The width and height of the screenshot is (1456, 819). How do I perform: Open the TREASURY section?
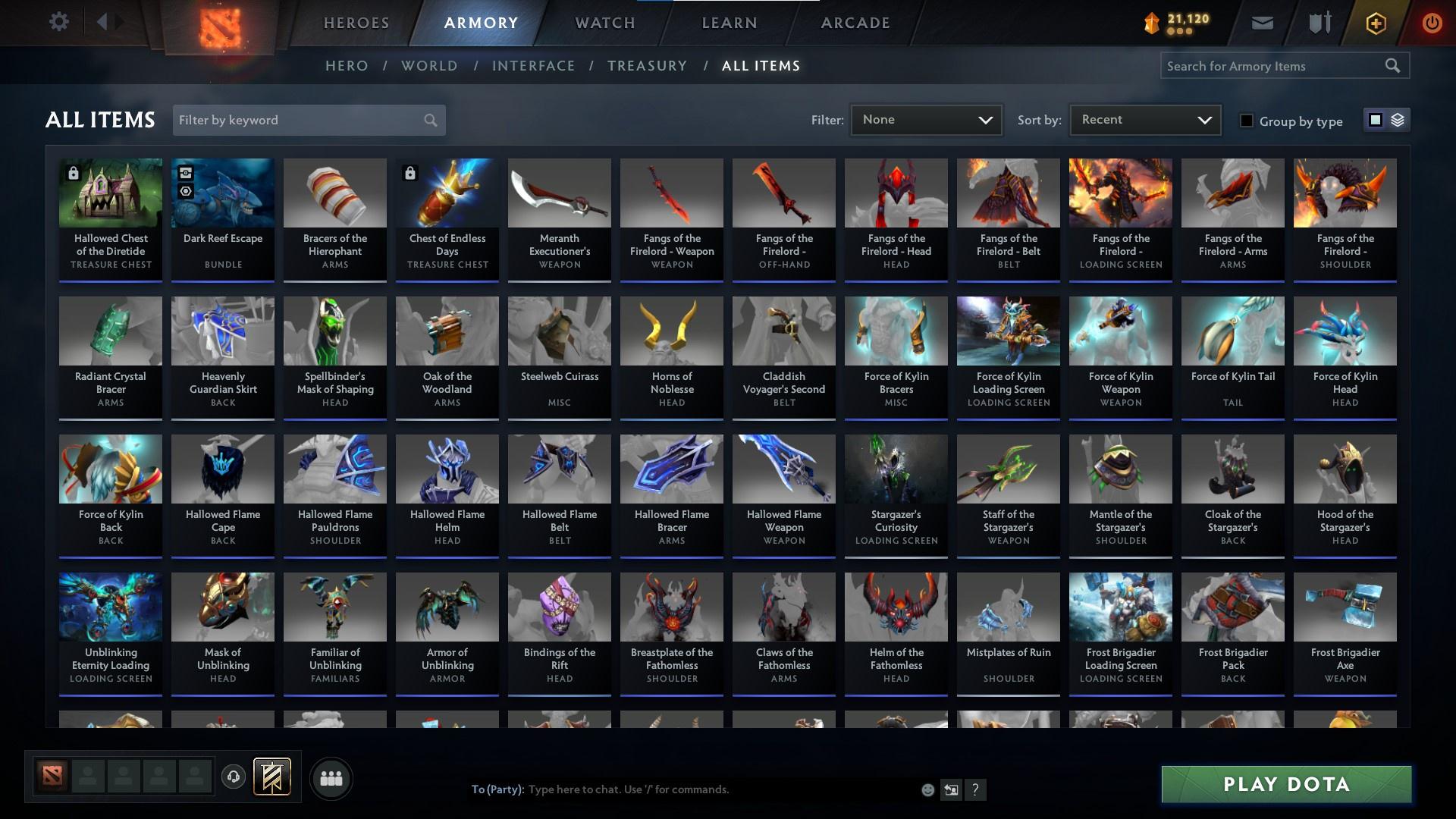coord(647,66)
